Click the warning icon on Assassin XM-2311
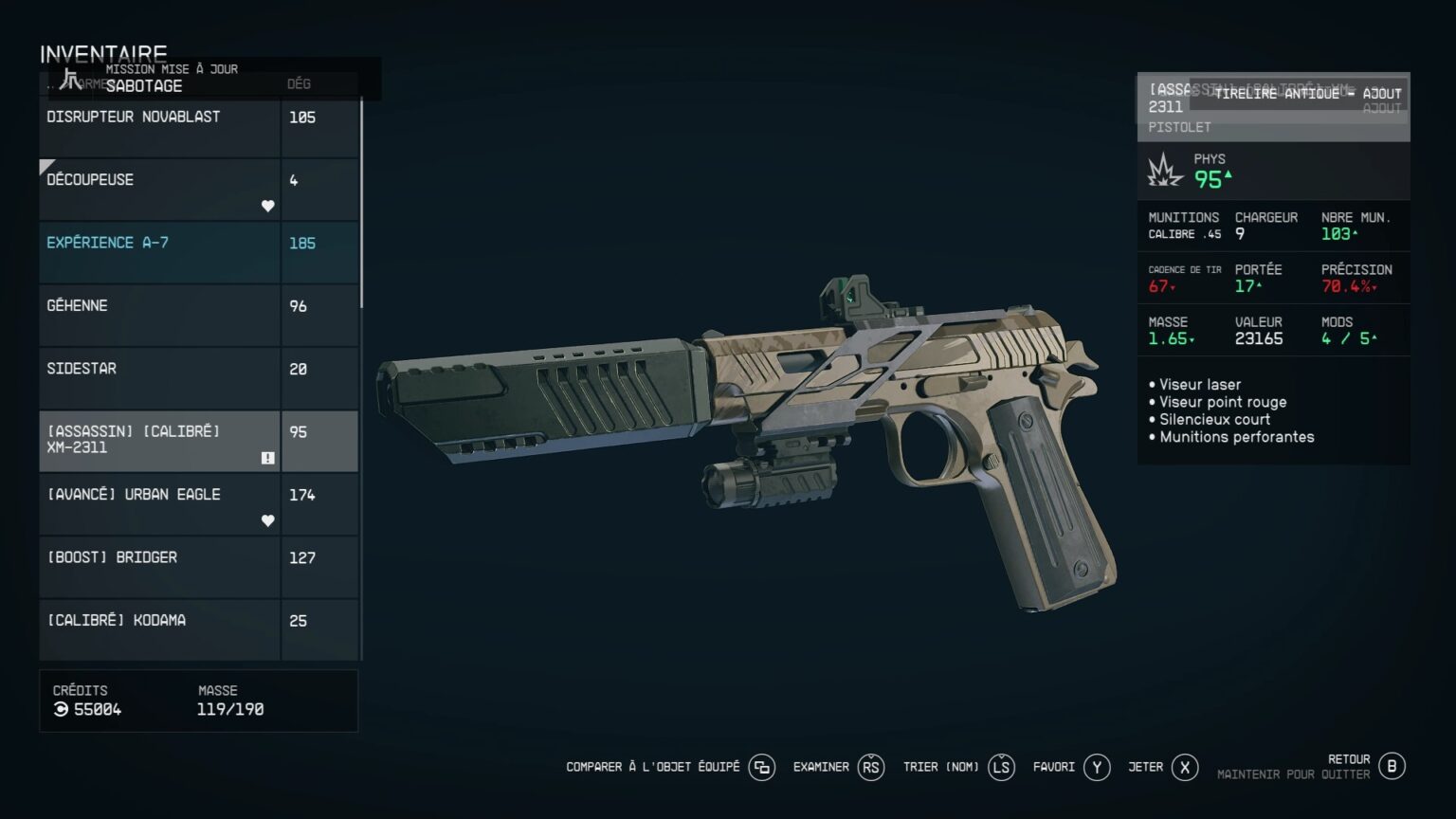Screen dimensions: 1456x819 [x=267, y=457]
